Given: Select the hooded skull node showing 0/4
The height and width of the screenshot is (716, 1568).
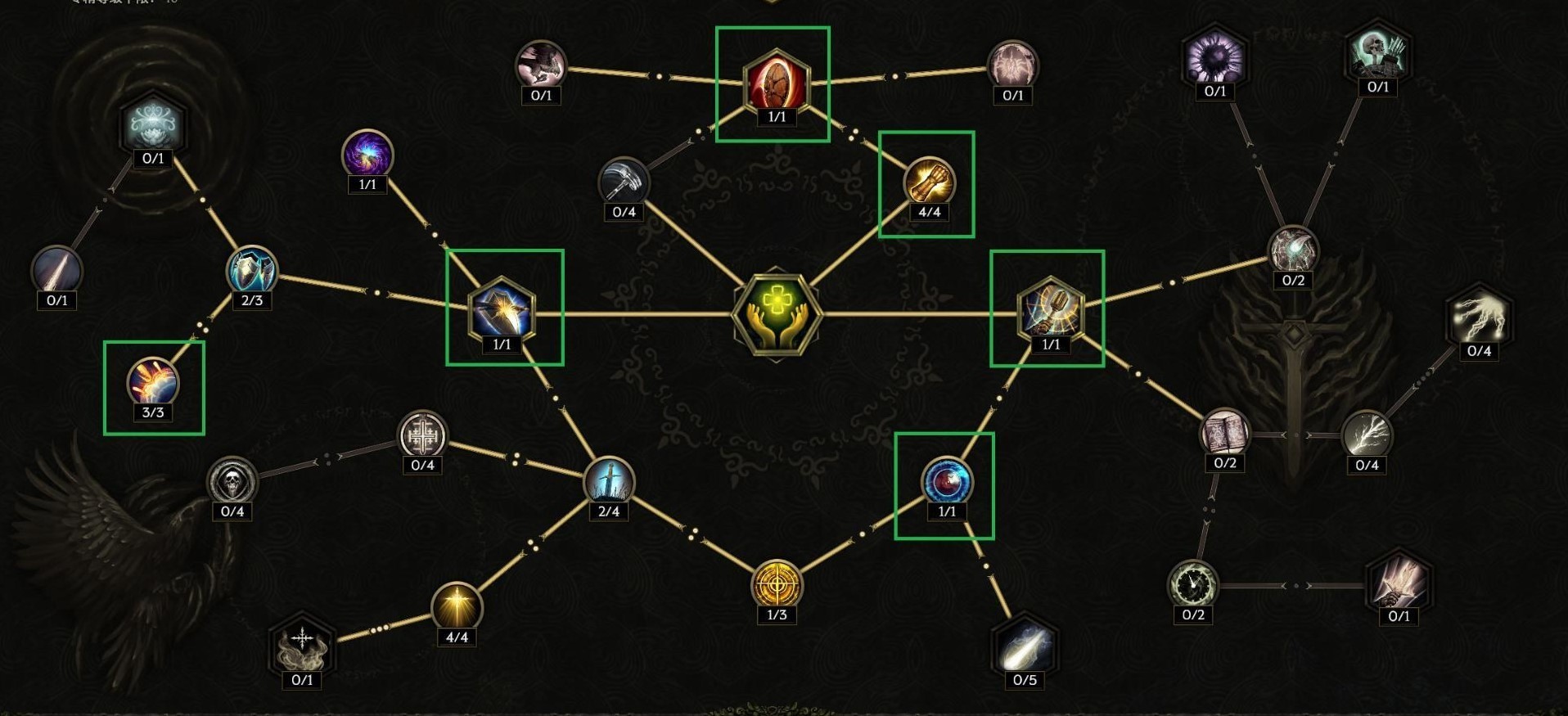Looking at the screenshot, I should pos(231,483).
